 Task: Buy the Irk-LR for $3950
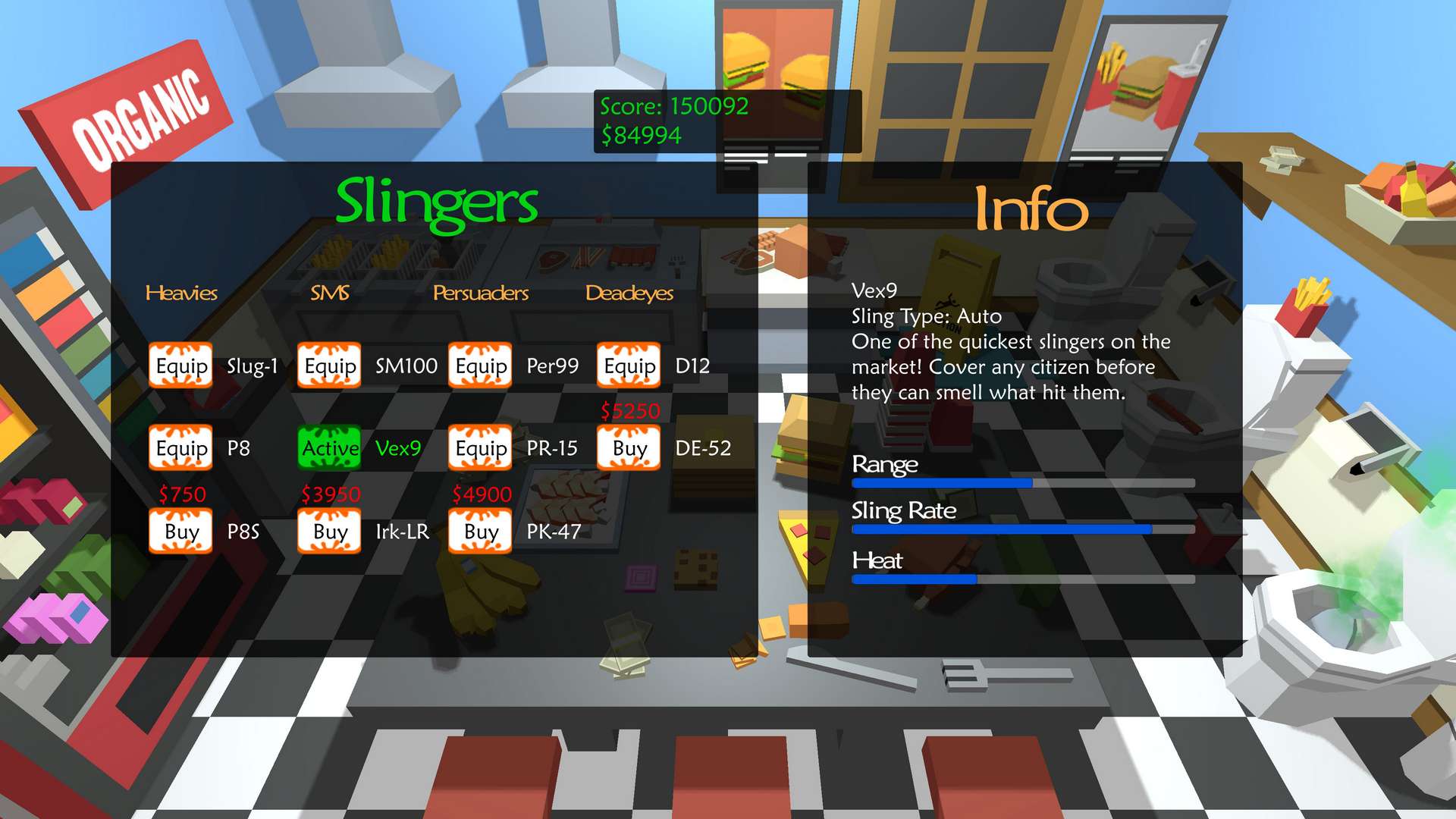click(329, 532)
